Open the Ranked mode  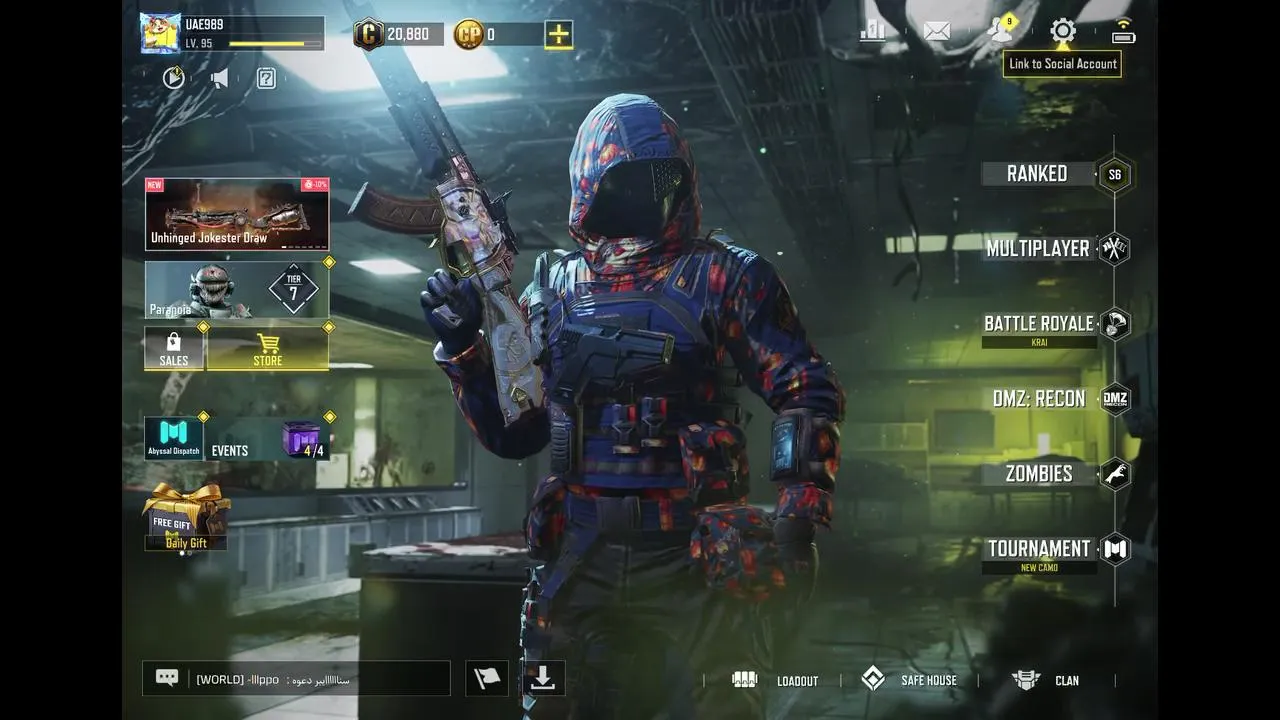[1037, 174]
